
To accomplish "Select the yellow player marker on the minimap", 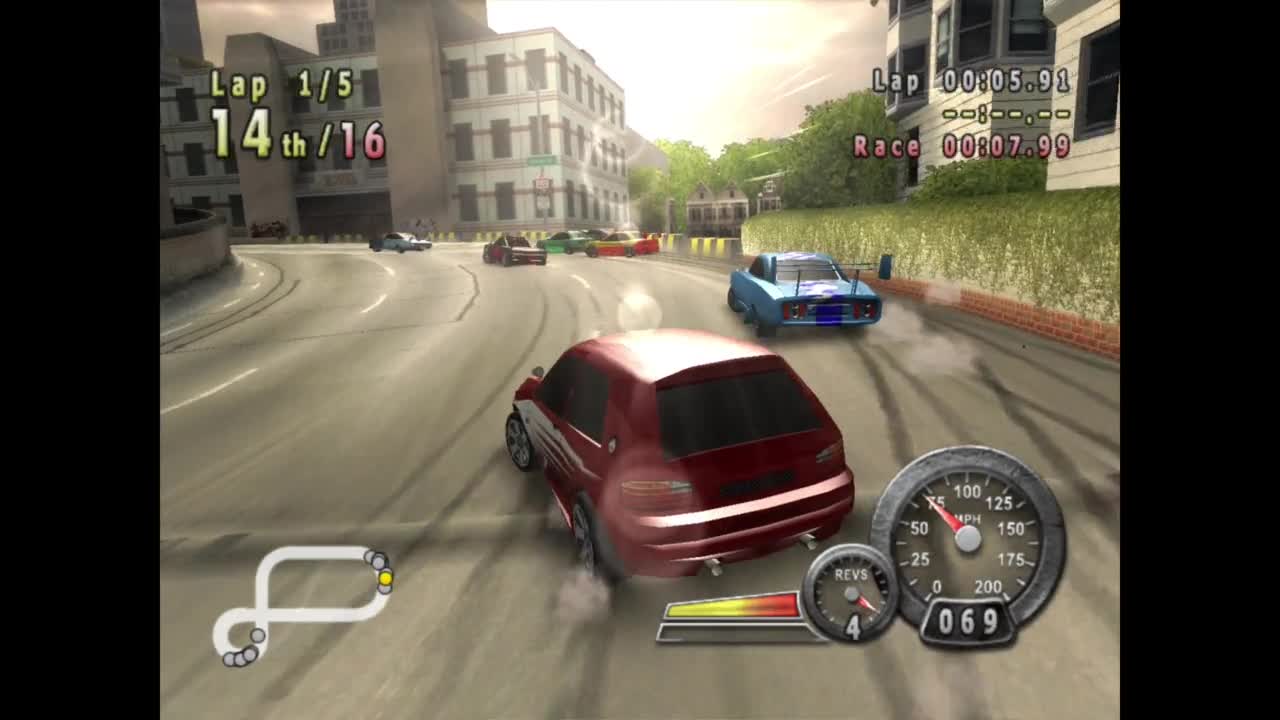I will (385, 577).
